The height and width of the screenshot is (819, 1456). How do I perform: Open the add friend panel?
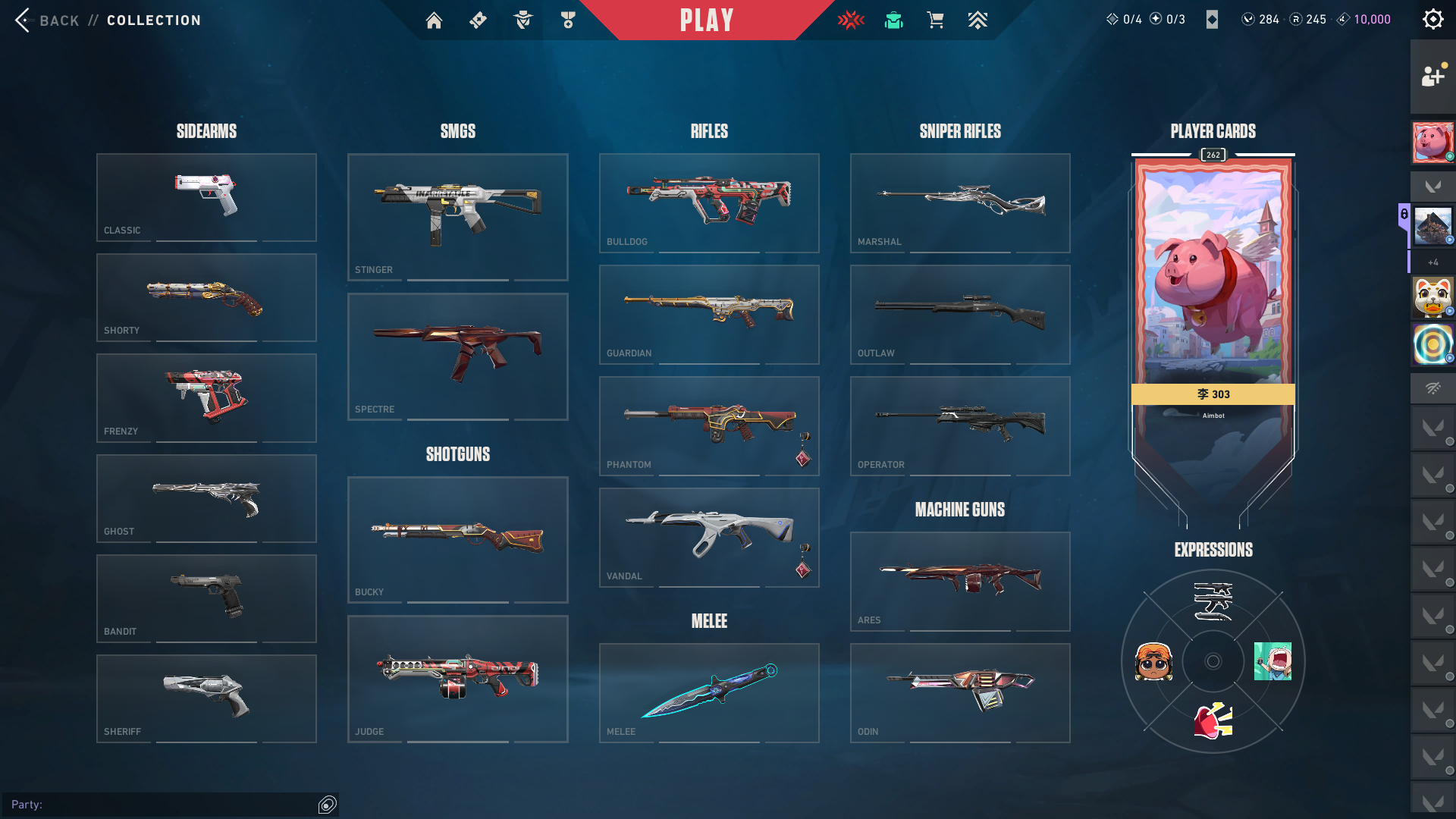1432,77
